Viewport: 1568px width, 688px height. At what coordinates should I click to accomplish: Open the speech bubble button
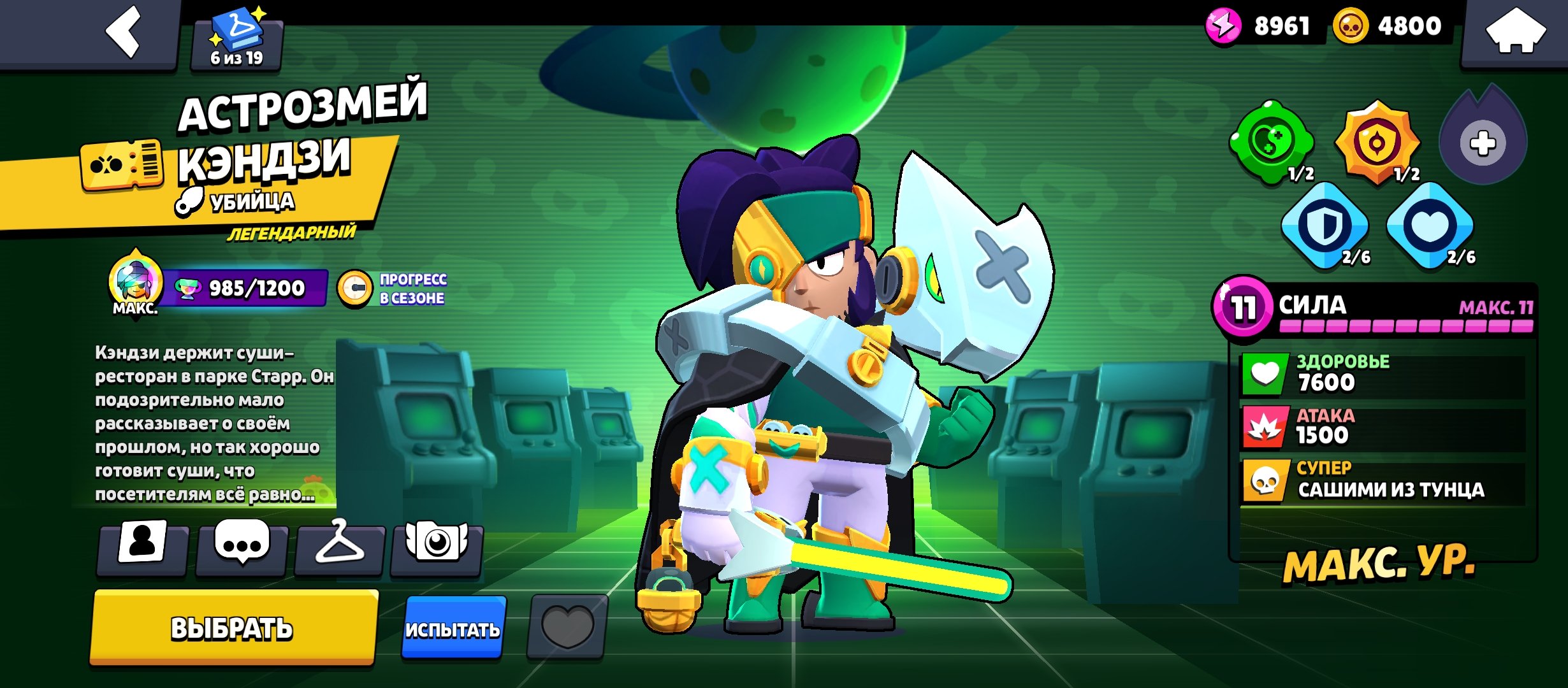tap(242, 545)
